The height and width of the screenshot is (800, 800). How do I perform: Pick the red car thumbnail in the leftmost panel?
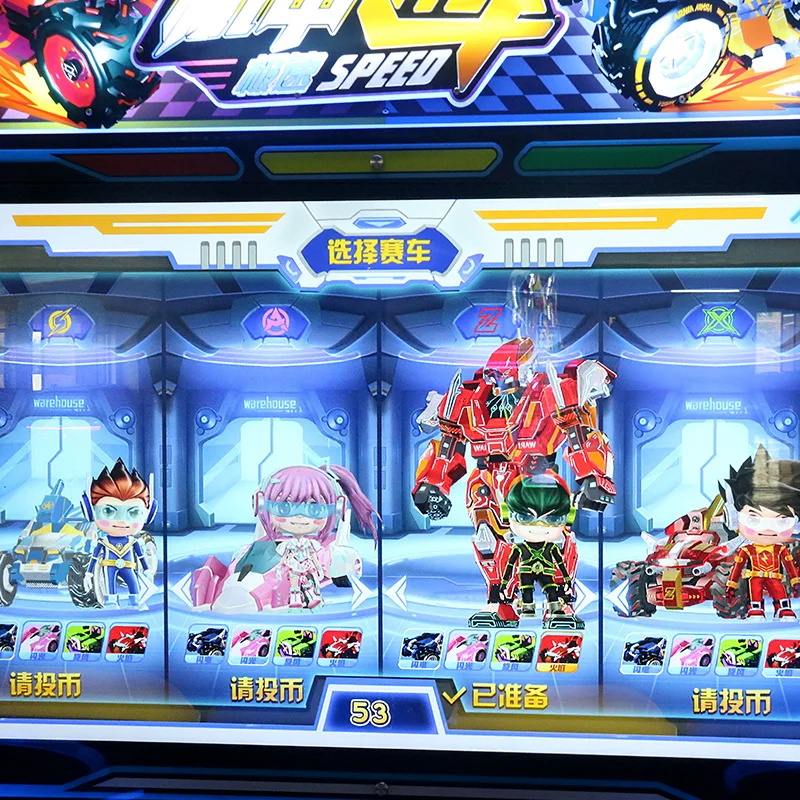click(x=127, y=640)
